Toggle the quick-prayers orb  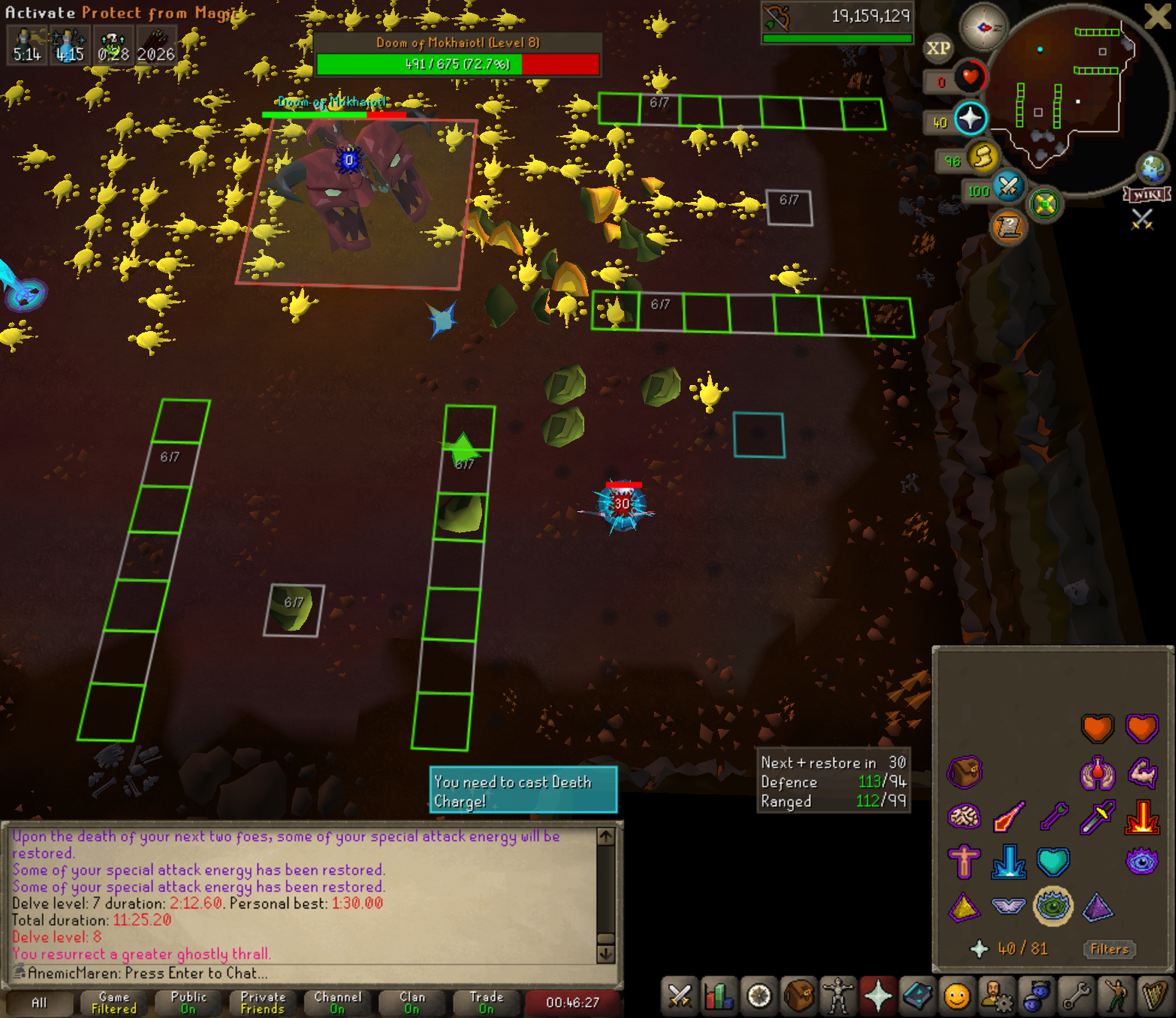[x=970, y=119]
